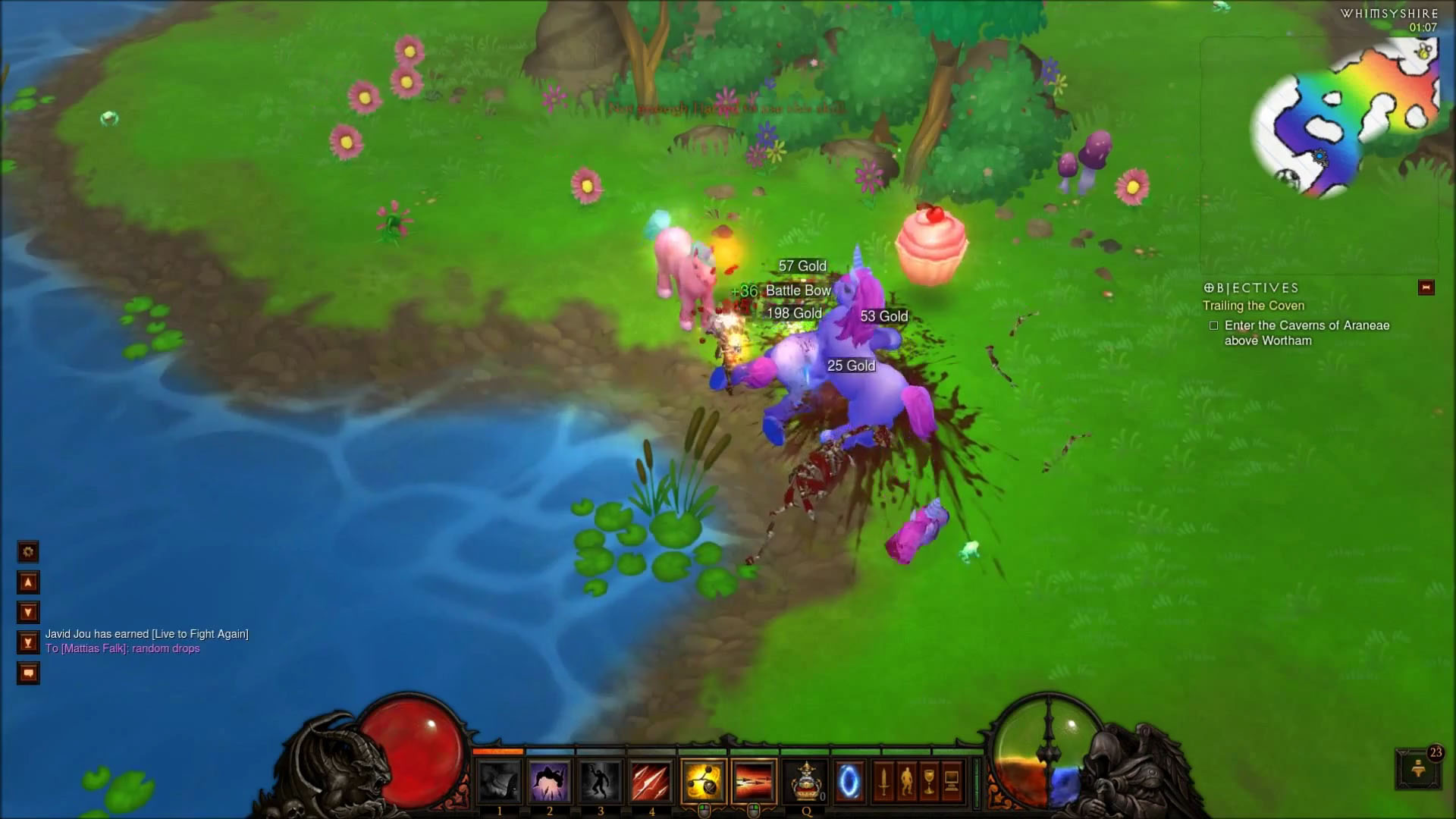
Task: Collapse the Objectives tracker
Action: coord(1426,287)
